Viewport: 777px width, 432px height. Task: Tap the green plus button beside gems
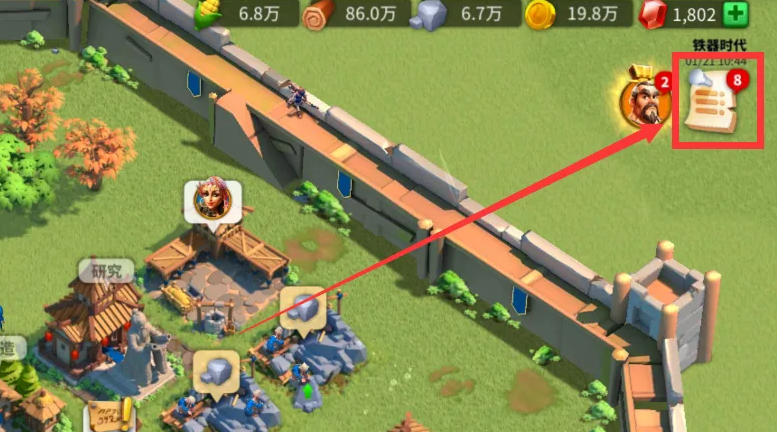(x=735, y=14)
